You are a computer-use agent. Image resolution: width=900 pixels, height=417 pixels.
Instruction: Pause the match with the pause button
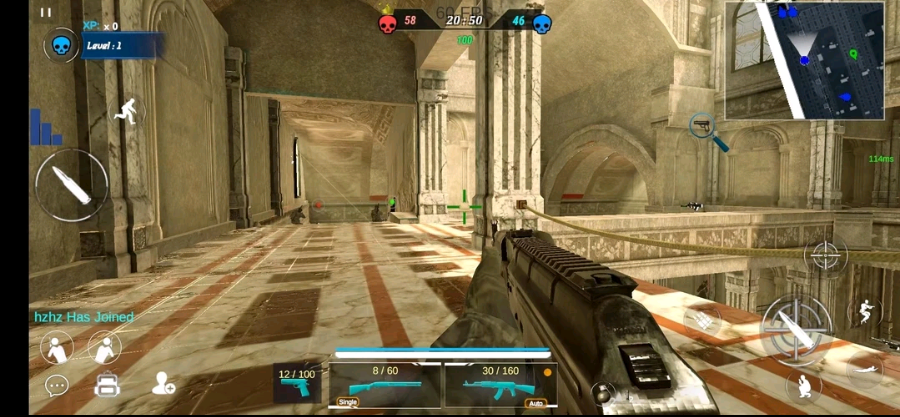coord(46,12)
